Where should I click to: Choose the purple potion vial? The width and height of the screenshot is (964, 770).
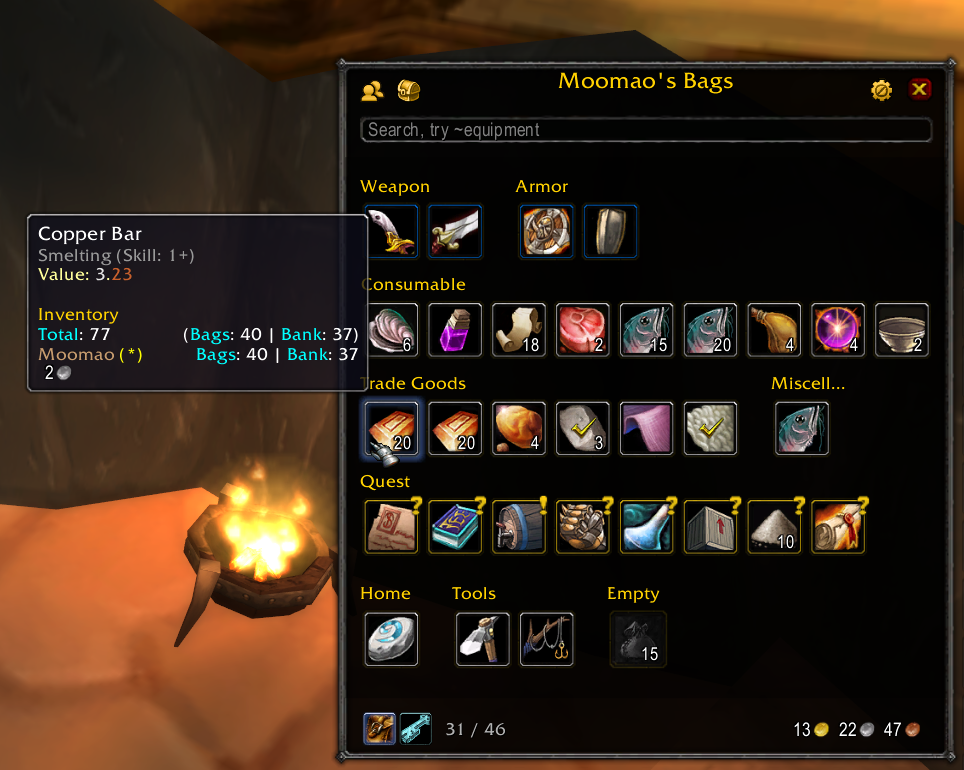click(x=455, y=330)
